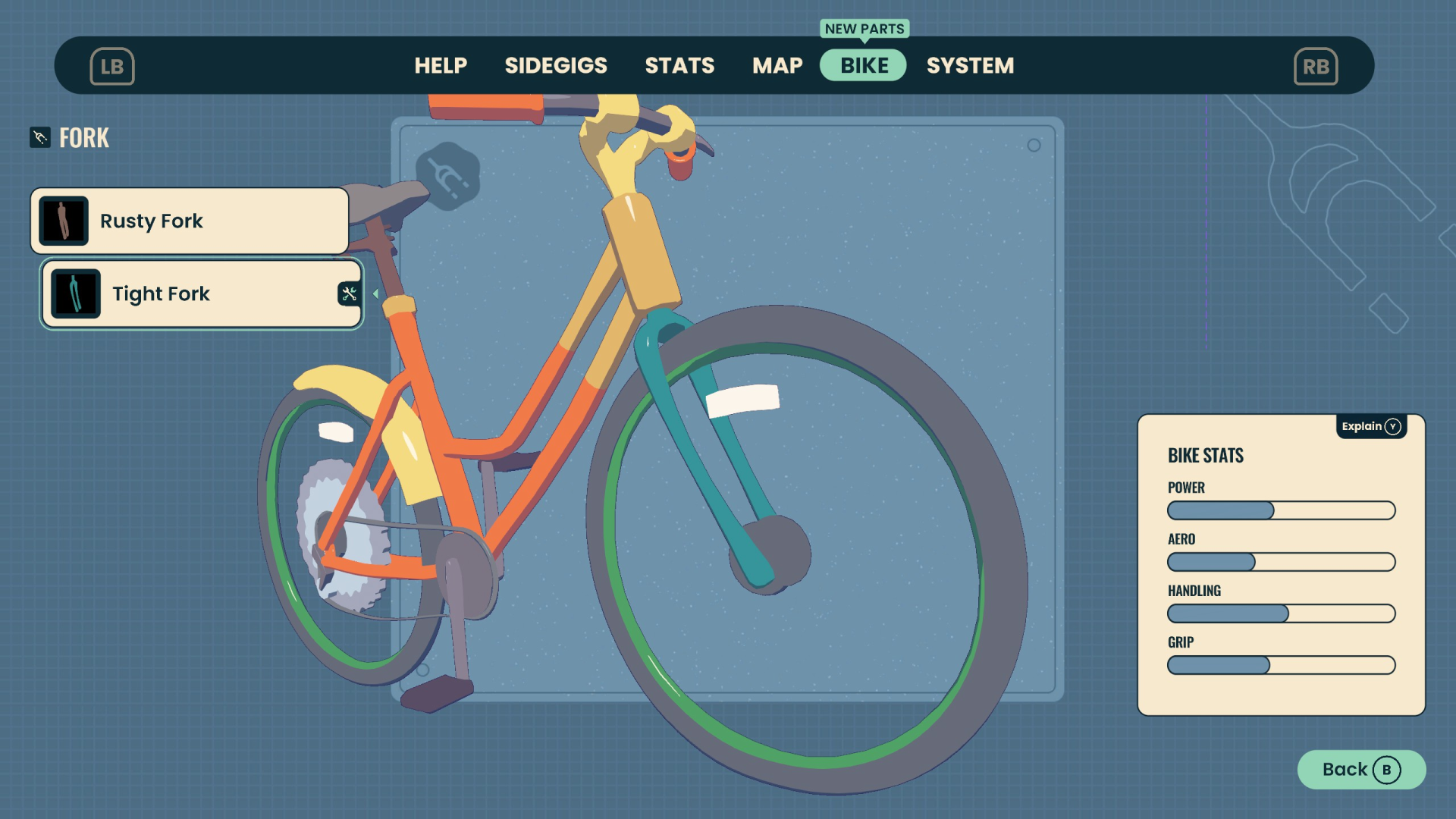Click the NEW PARTS badge above BIKE
This screenshot has width=1456, height=819.
pos(864,29)
